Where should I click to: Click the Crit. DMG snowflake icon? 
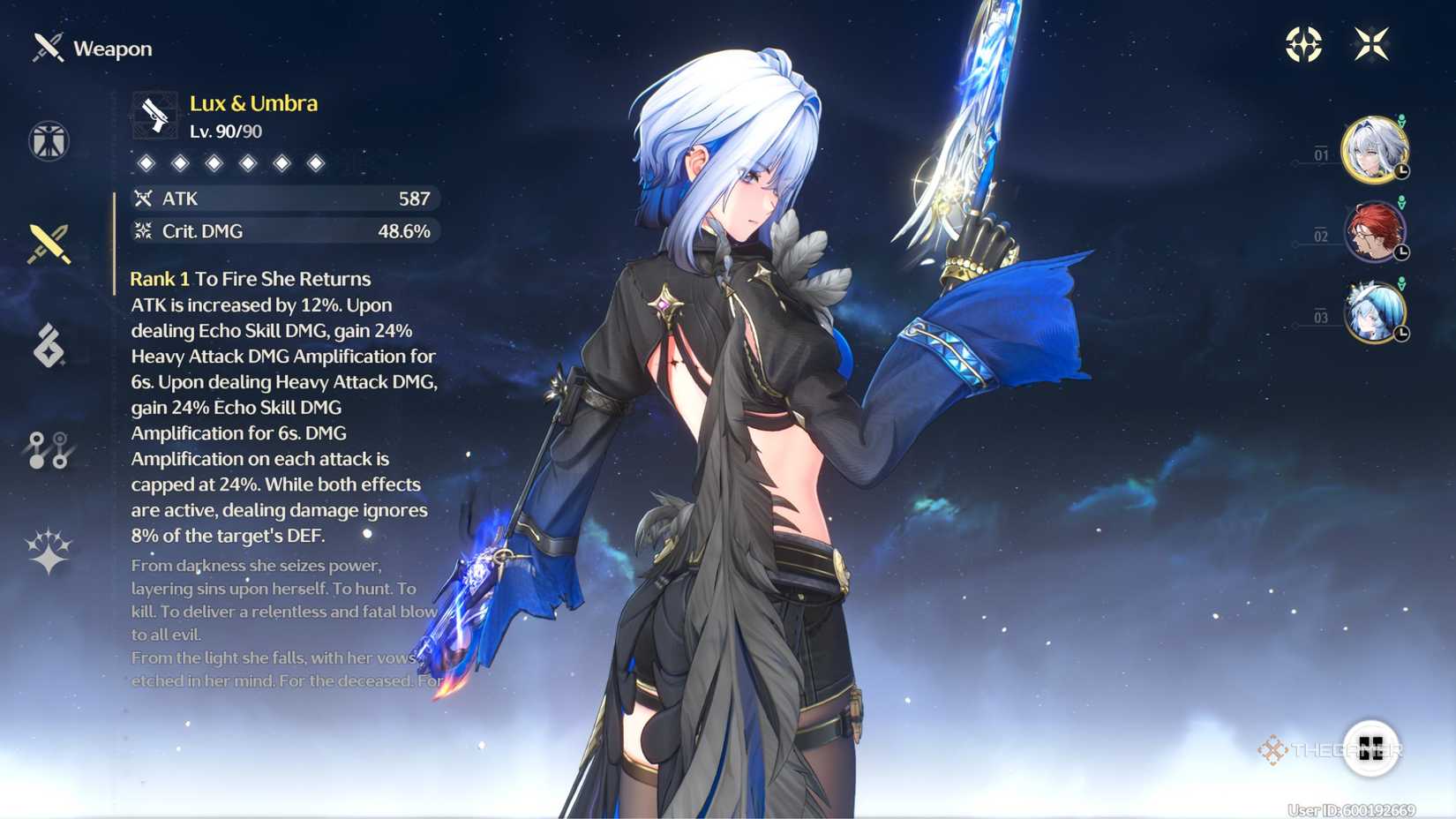[144, 231]
